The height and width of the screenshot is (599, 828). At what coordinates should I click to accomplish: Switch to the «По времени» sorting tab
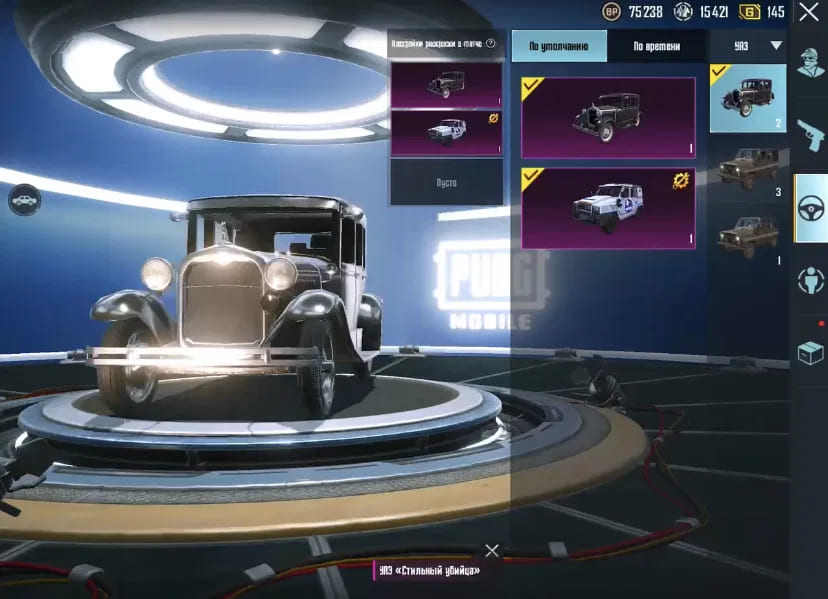point(656,46)
